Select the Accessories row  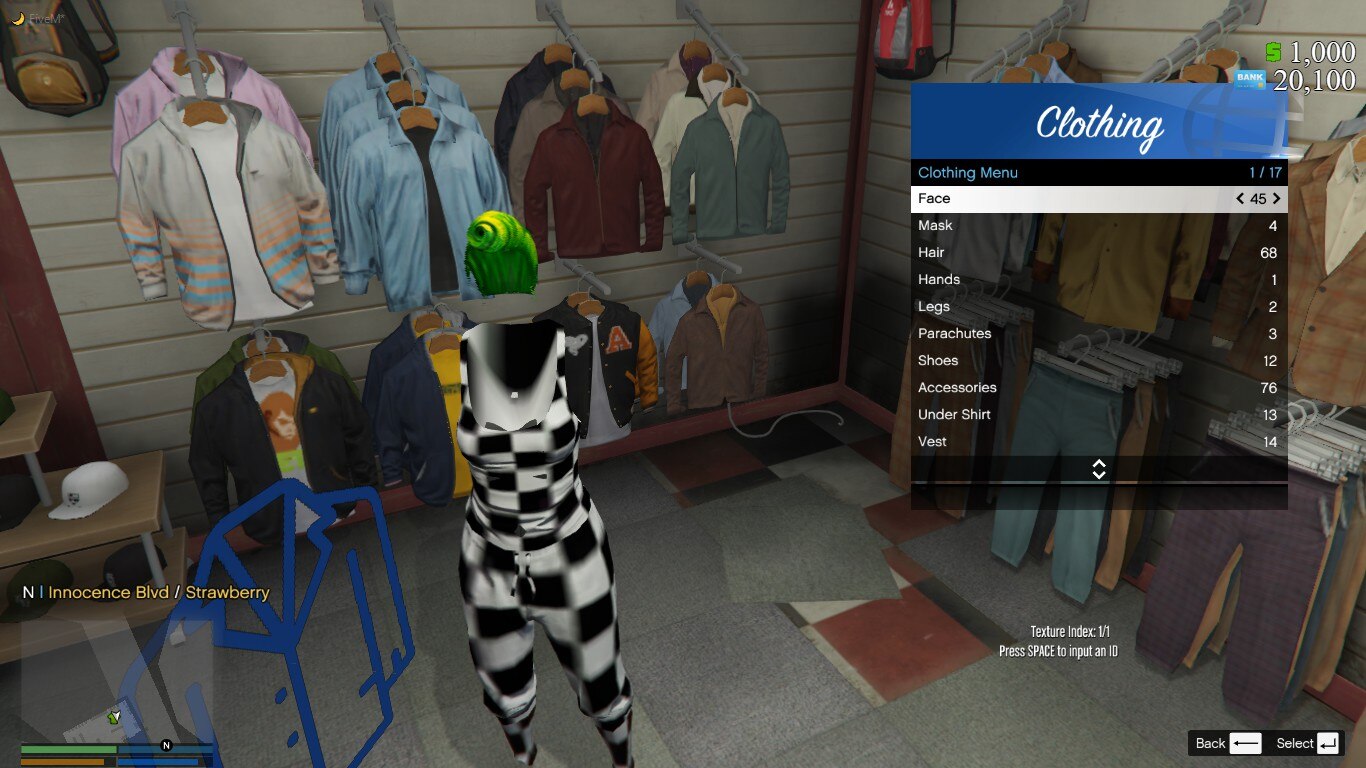(1098, 388)
